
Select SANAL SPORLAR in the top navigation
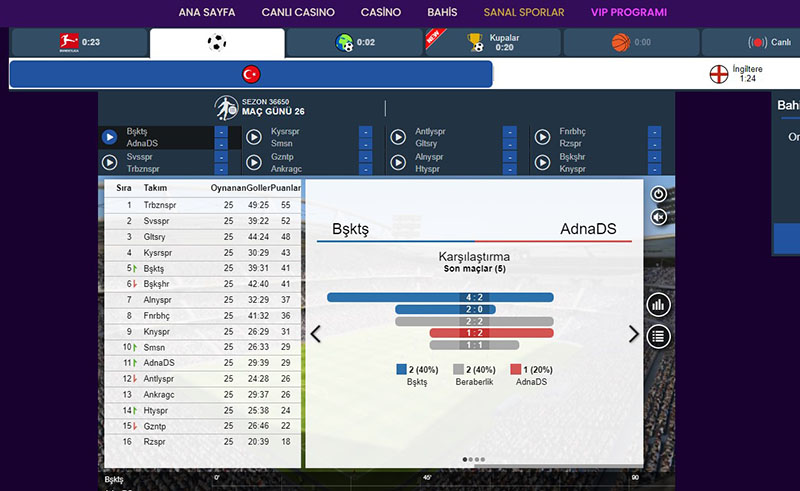point(524,13)
